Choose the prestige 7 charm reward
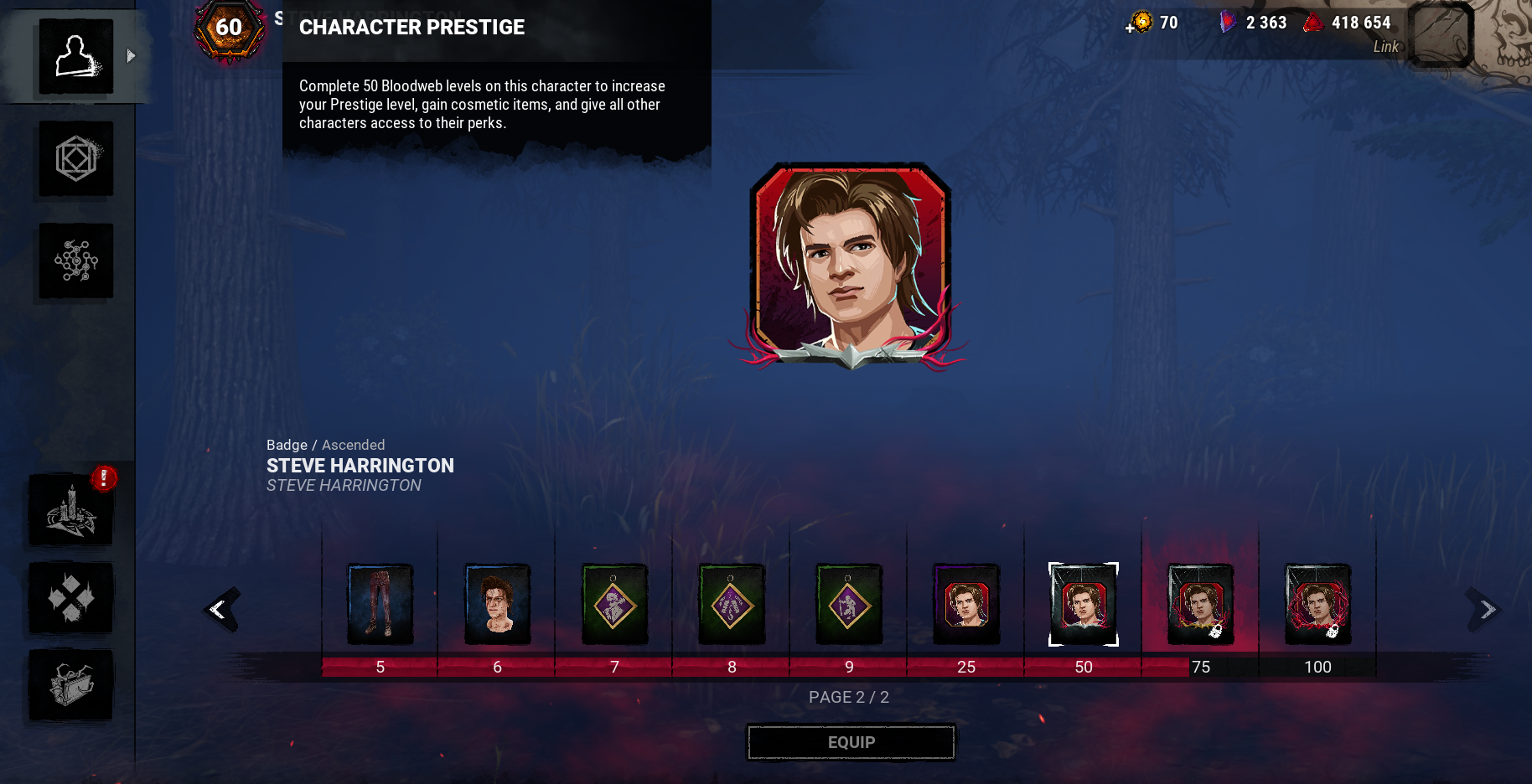The height and width of the screenshot is (784, 1532). pos(614,605)
